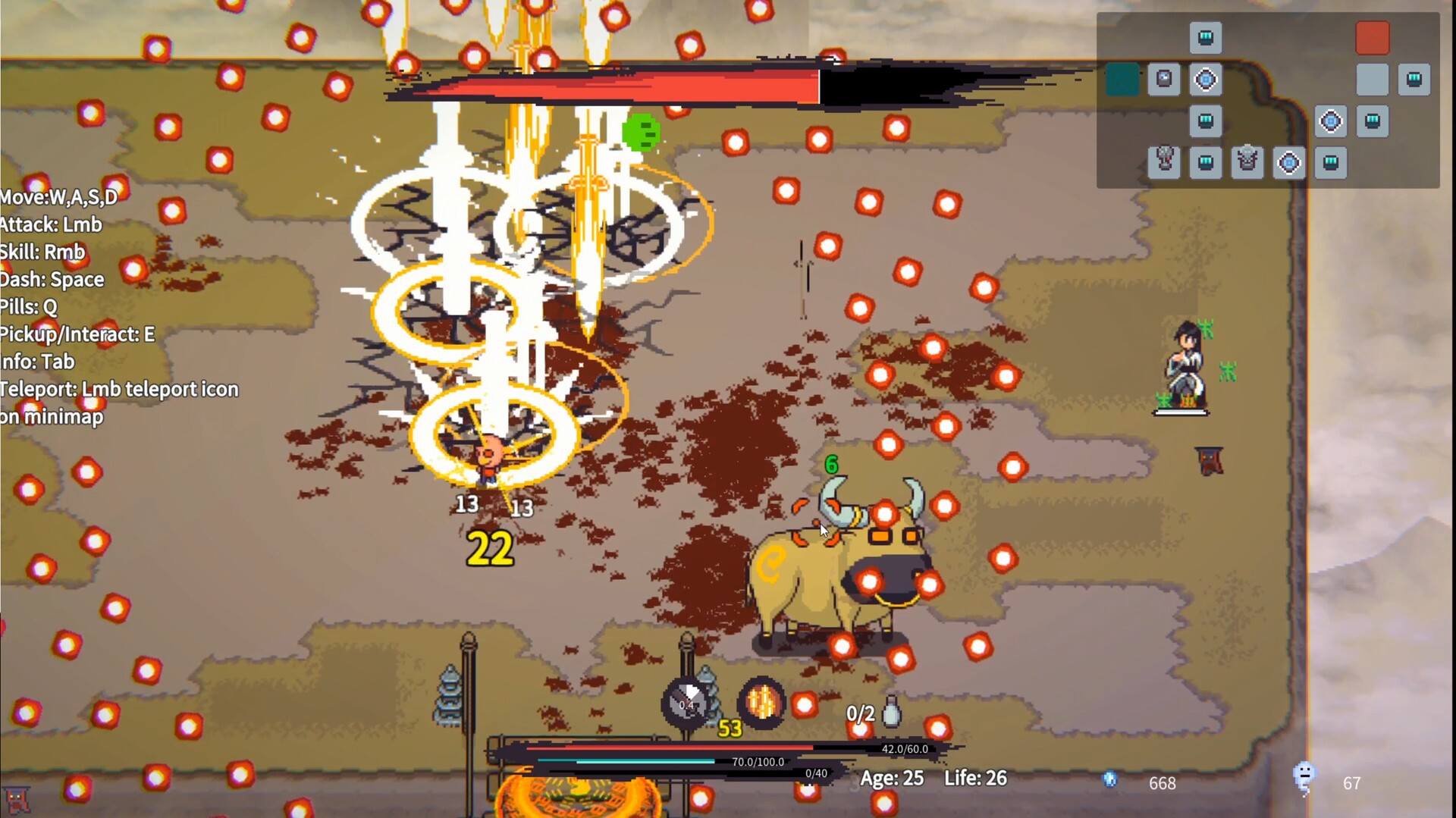The height and width of the screenshot is (818, 1456).
Task: Click the teleport target icon near the minimap center
Action: point(1206,80)
